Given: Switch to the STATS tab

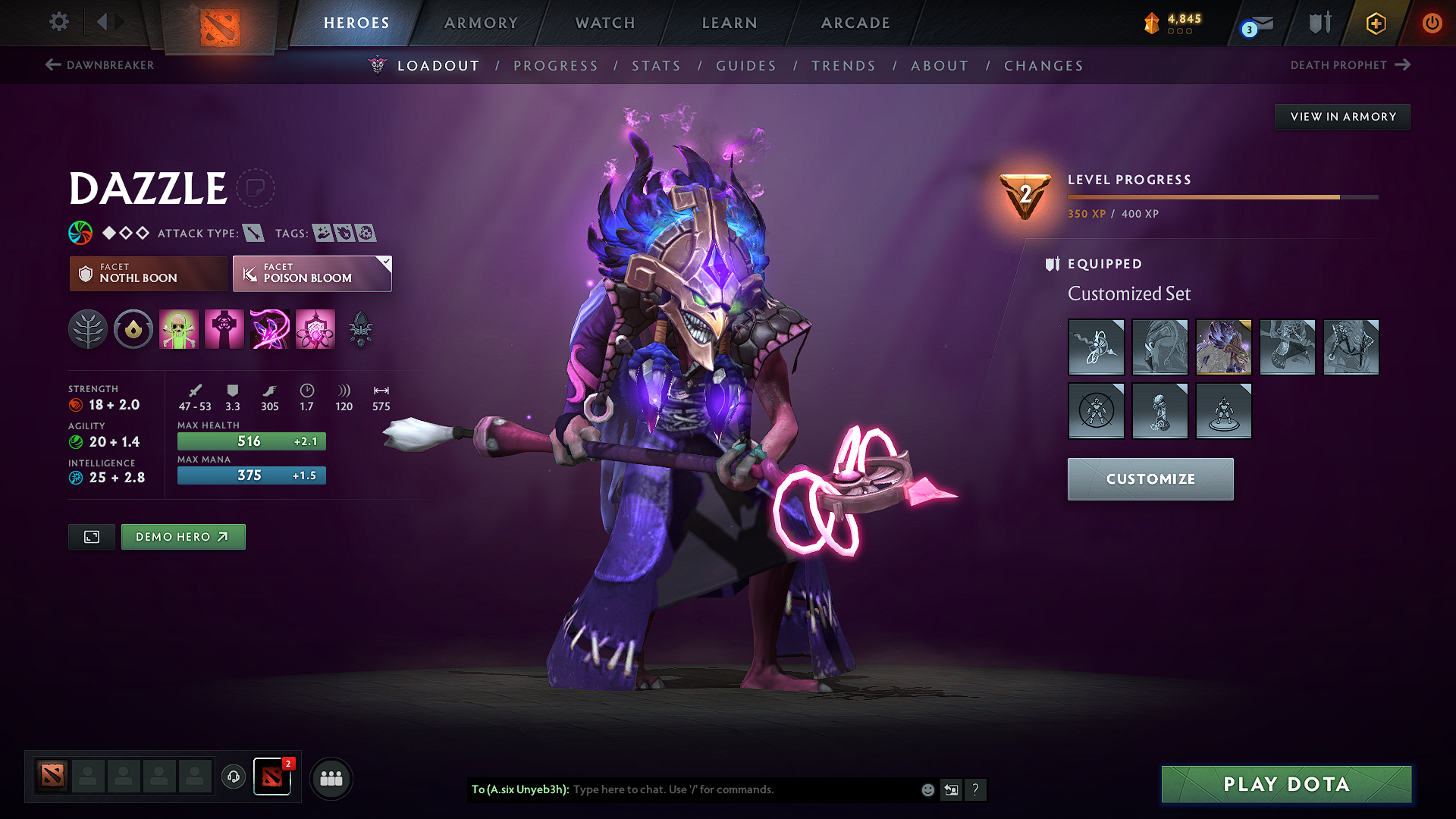Looking at the screenshot, I should 656,66.
